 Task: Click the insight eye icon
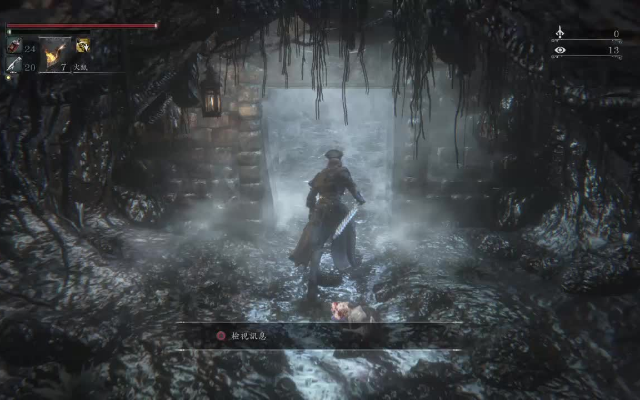(x=559, y=49)
